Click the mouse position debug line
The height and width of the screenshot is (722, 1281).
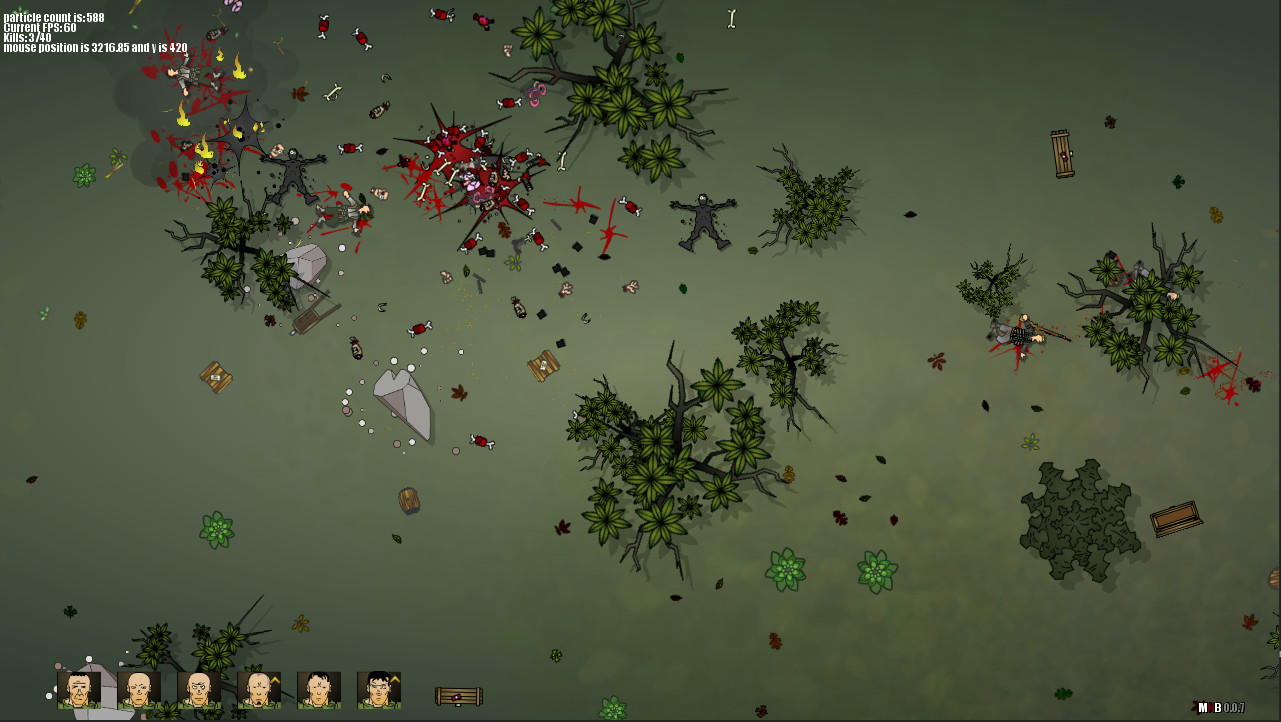[95, 47]
